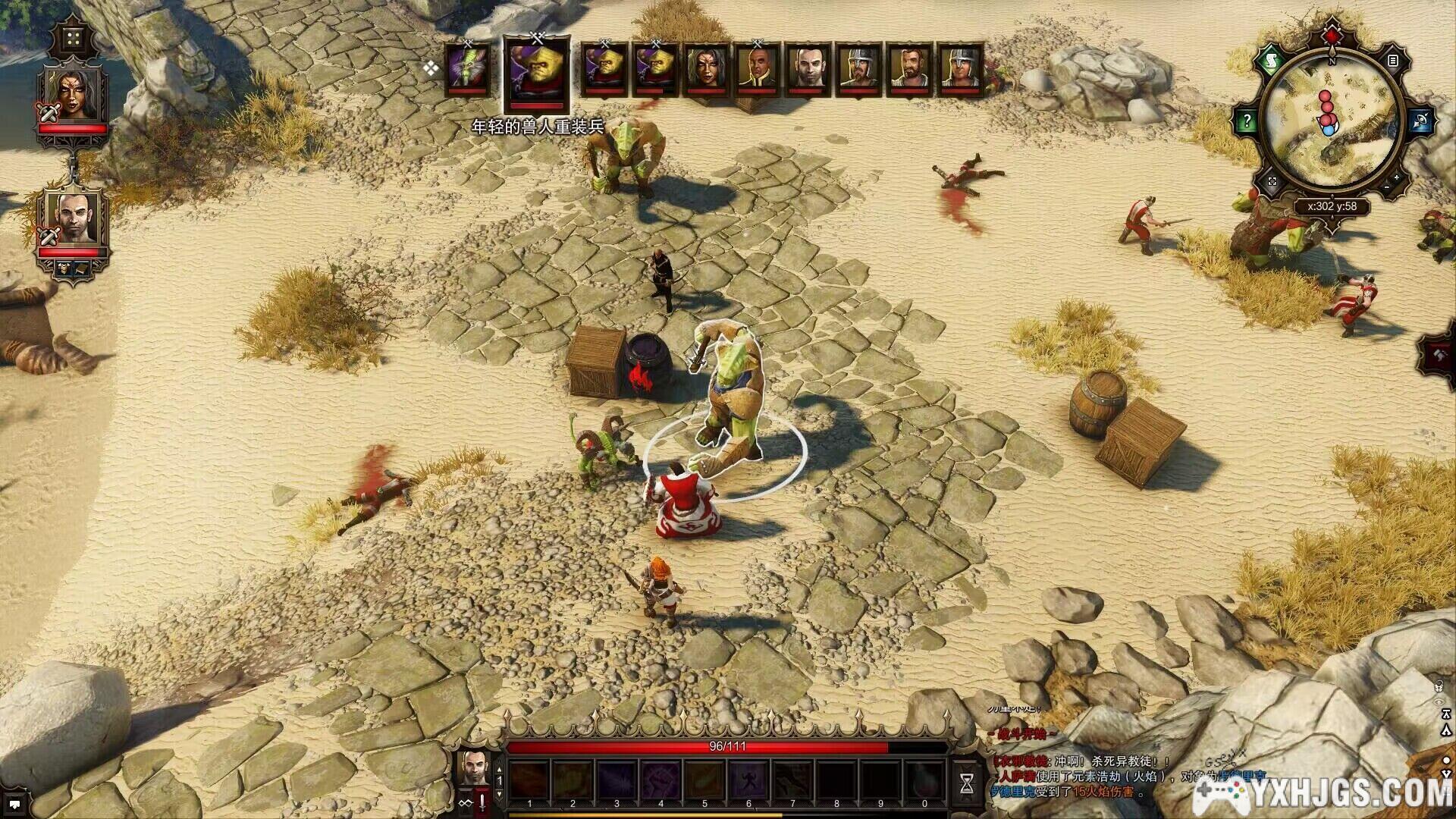Image resolution: width=1456 pixels, height=819 pixels.
Task: Zoom out the minimap with minus
Action: point(1387,188)
